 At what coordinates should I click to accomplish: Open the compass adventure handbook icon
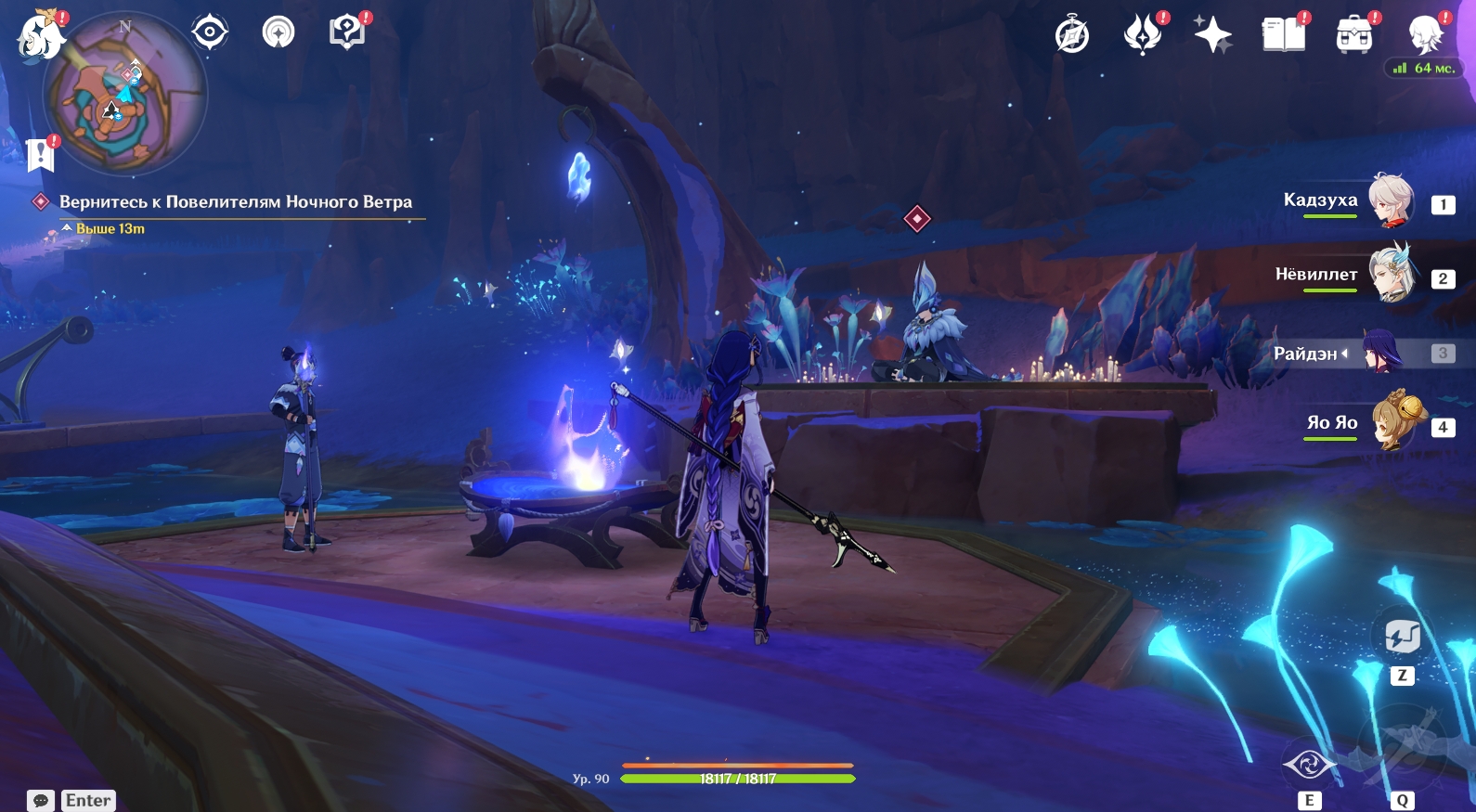[x=1072, y=36]
